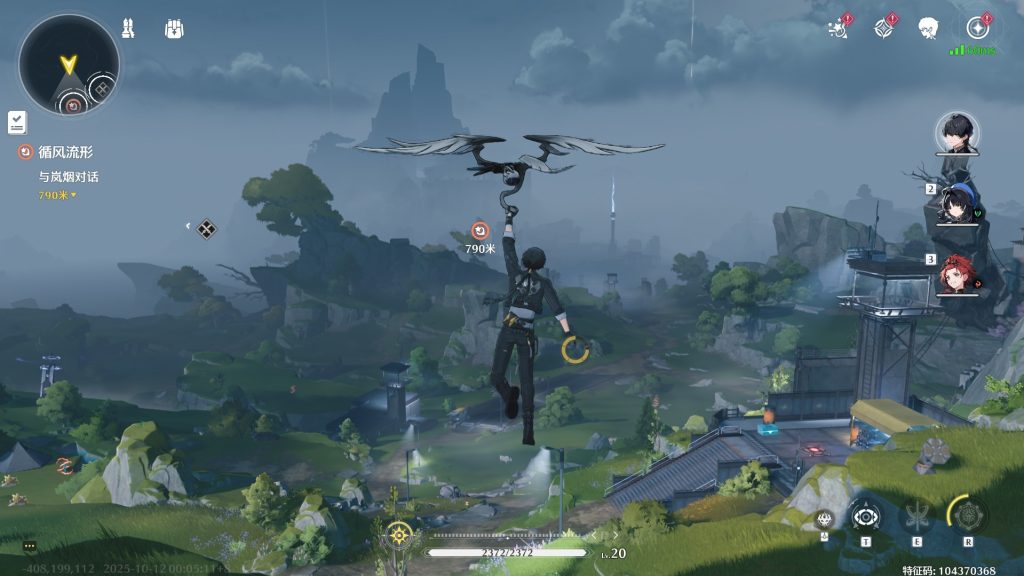The image size is (1024, 576).
Task: Open the events icon with sparkle stars
Action: tap(838, 28)
